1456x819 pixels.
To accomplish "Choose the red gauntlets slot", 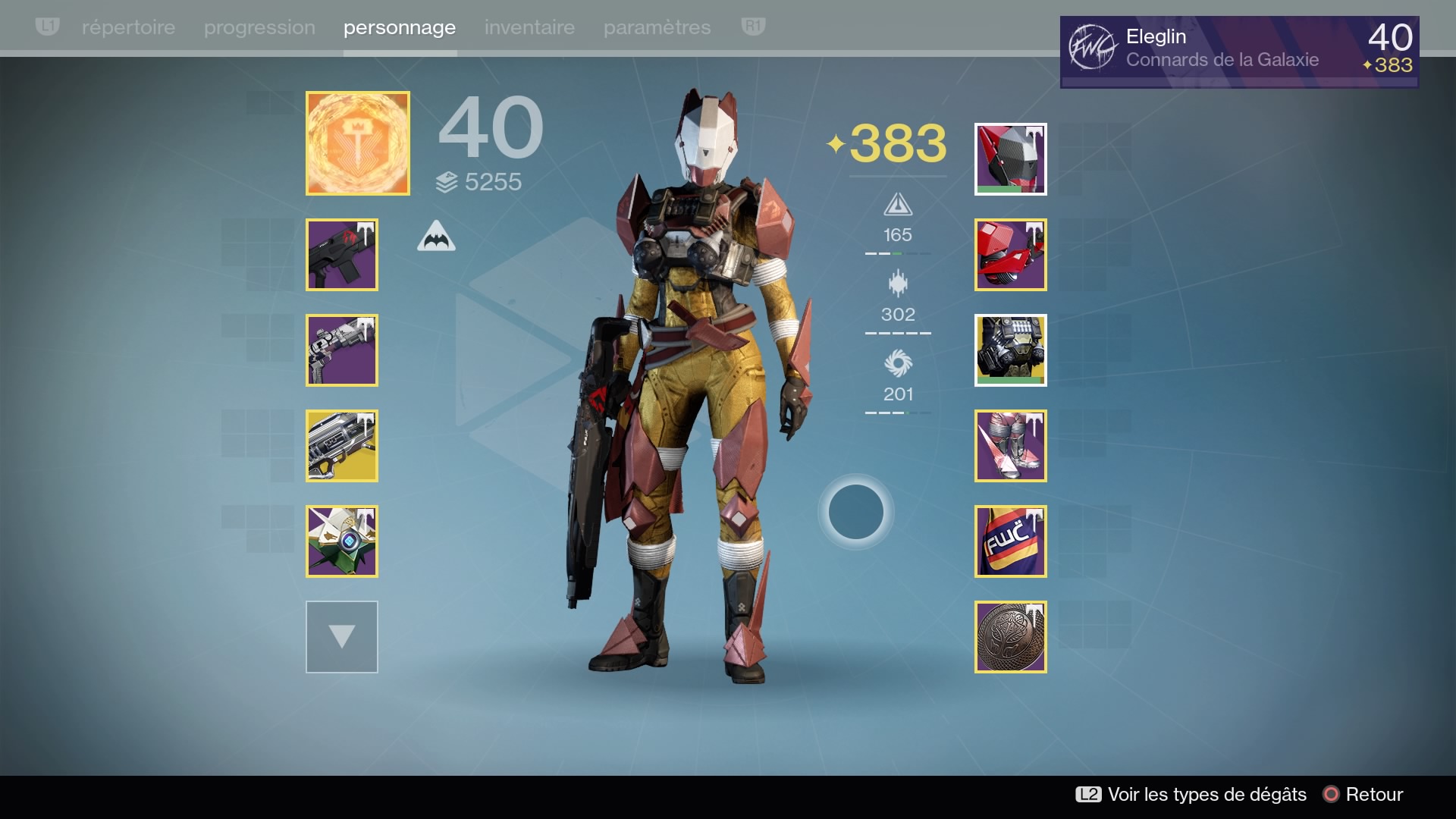I will coord(1011,255).
